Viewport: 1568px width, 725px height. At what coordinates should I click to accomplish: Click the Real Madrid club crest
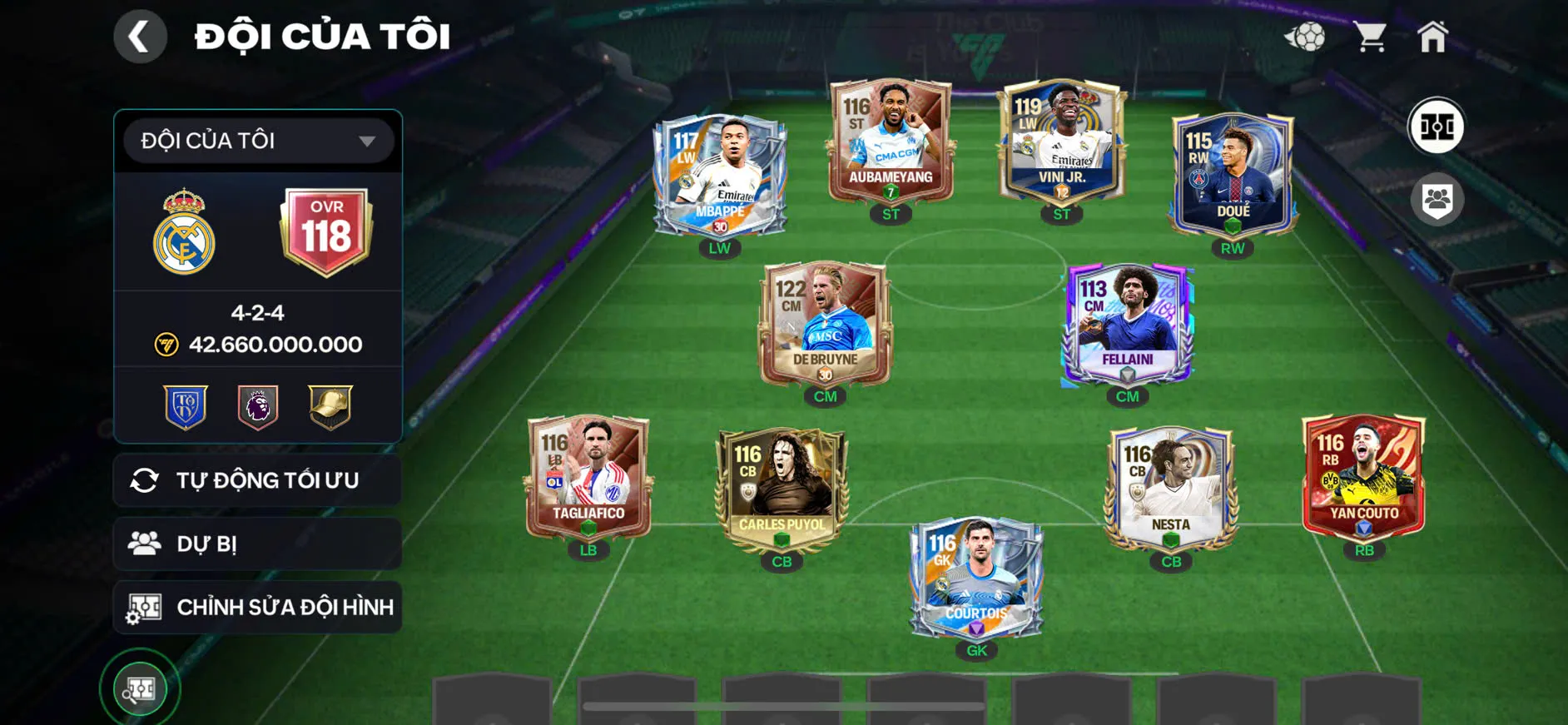(185, 231)
